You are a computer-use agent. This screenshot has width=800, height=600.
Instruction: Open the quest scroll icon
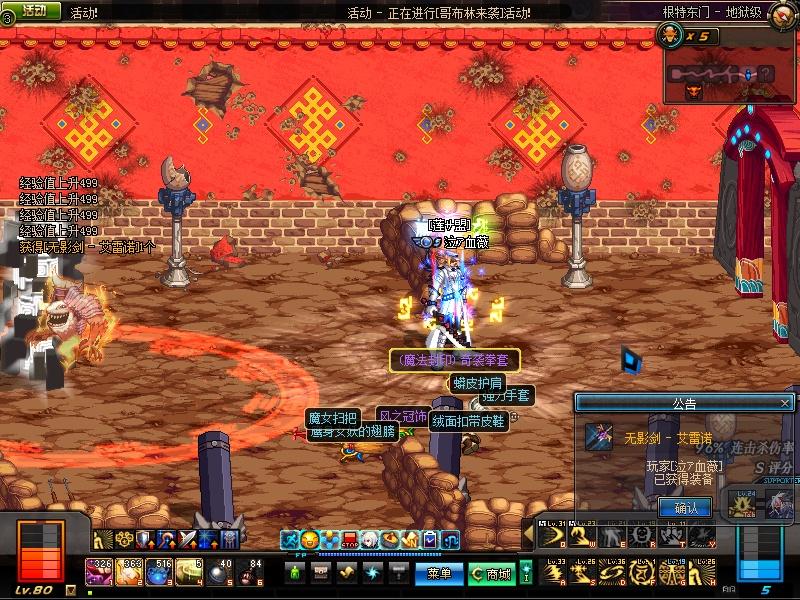347,573
